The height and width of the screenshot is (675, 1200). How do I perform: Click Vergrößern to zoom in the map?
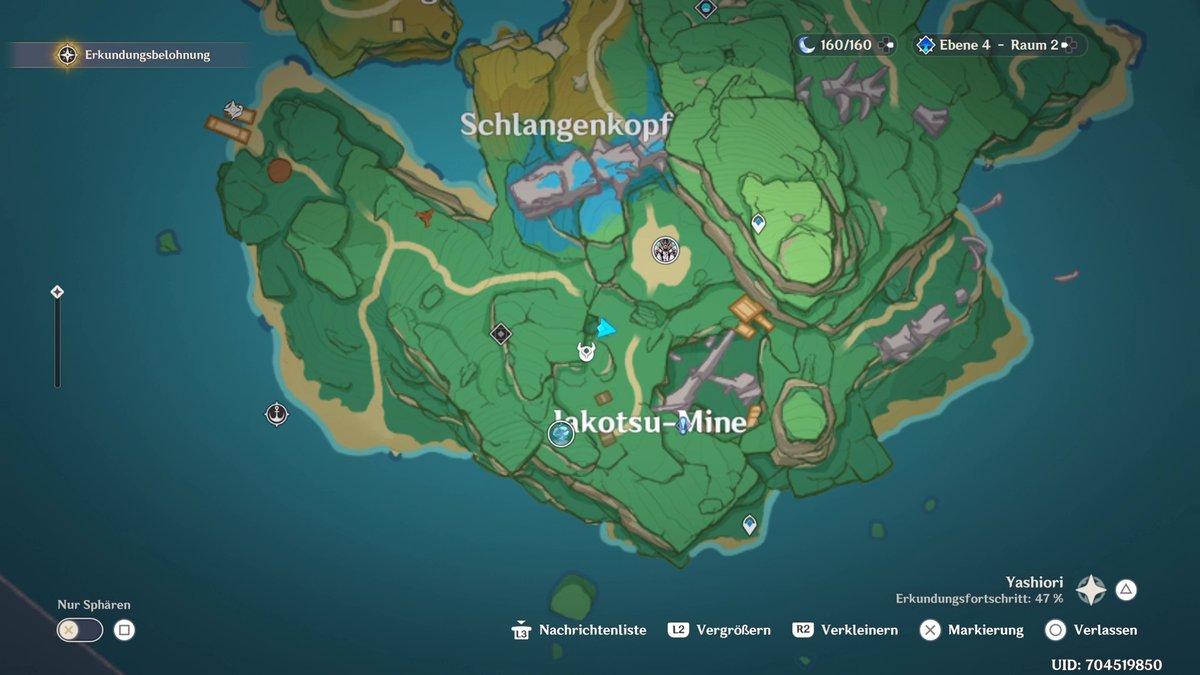coord(720,630)
